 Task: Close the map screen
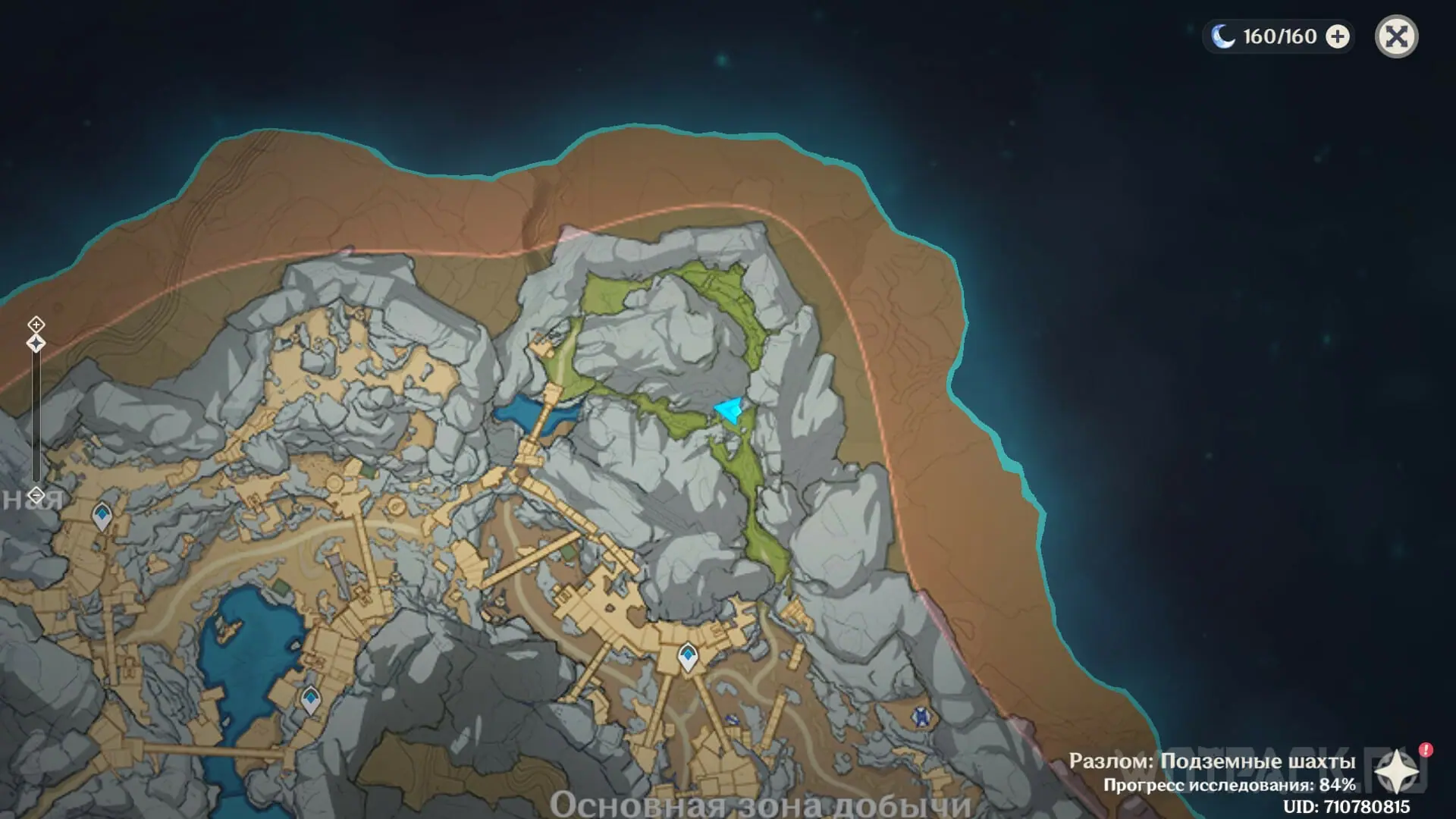pyautogui.click(x=1396, y=36)
